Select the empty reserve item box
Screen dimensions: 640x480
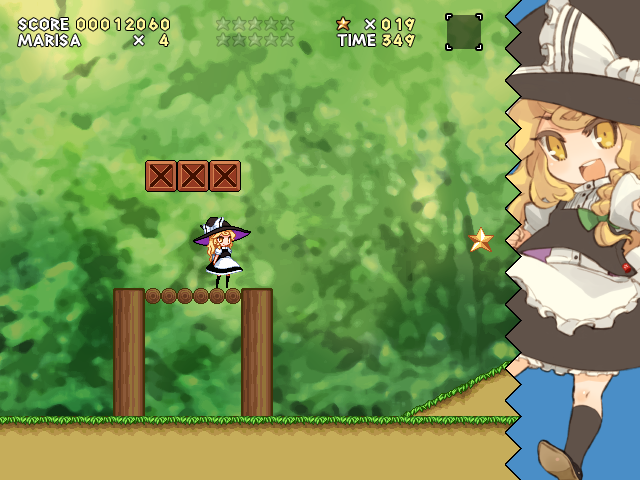463,32
